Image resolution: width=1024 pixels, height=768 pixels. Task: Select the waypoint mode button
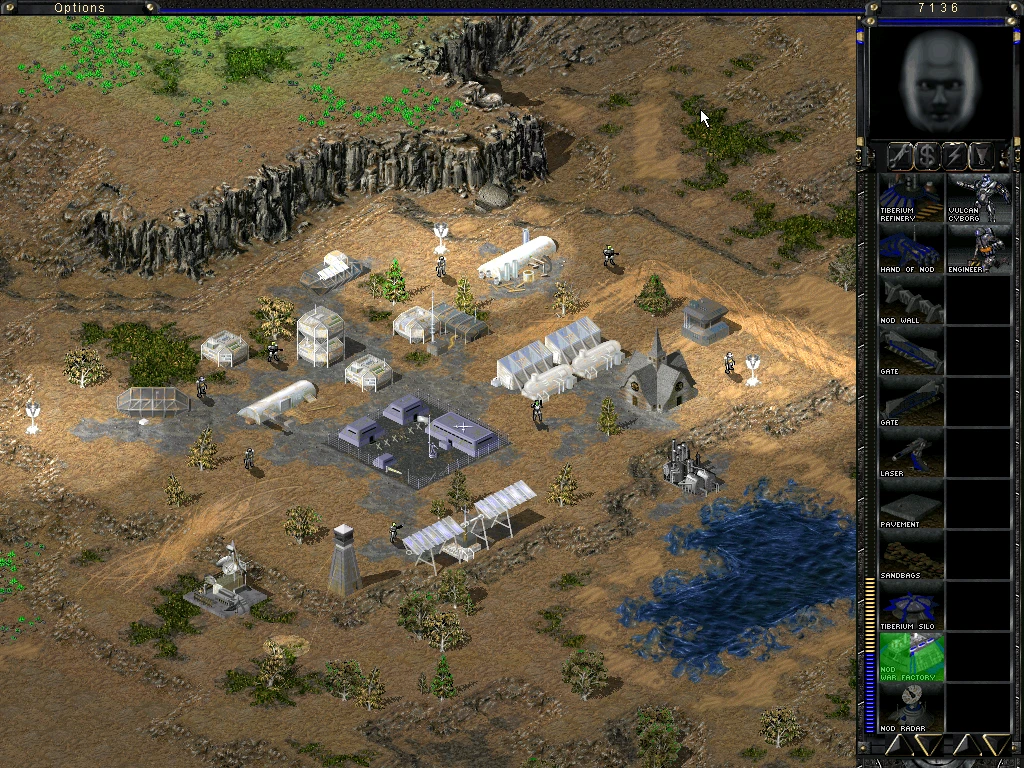coord(982,155)
